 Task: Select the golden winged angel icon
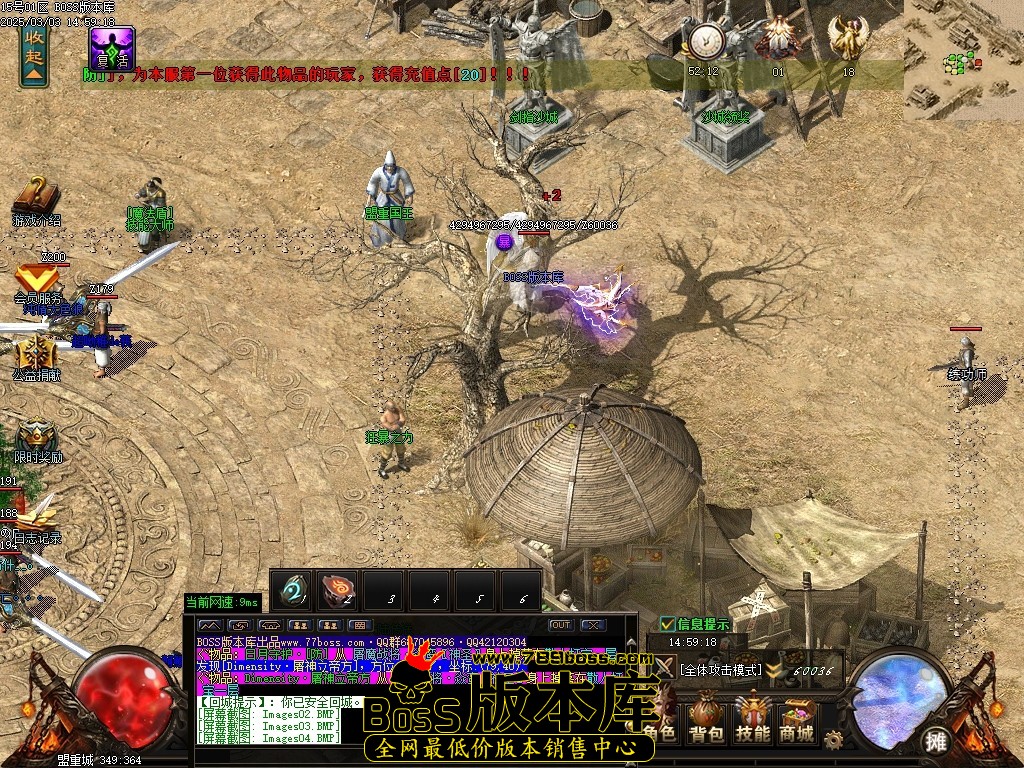(848, 40)
